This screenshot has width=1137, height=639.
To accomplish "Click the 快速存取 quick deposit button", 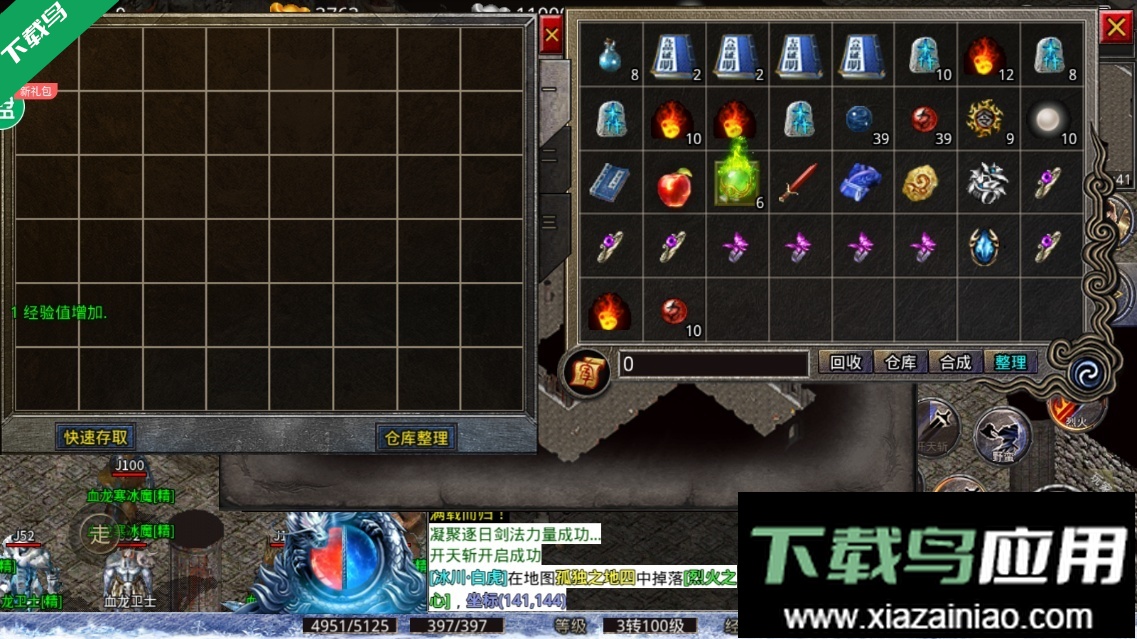I will click(96, 437).
